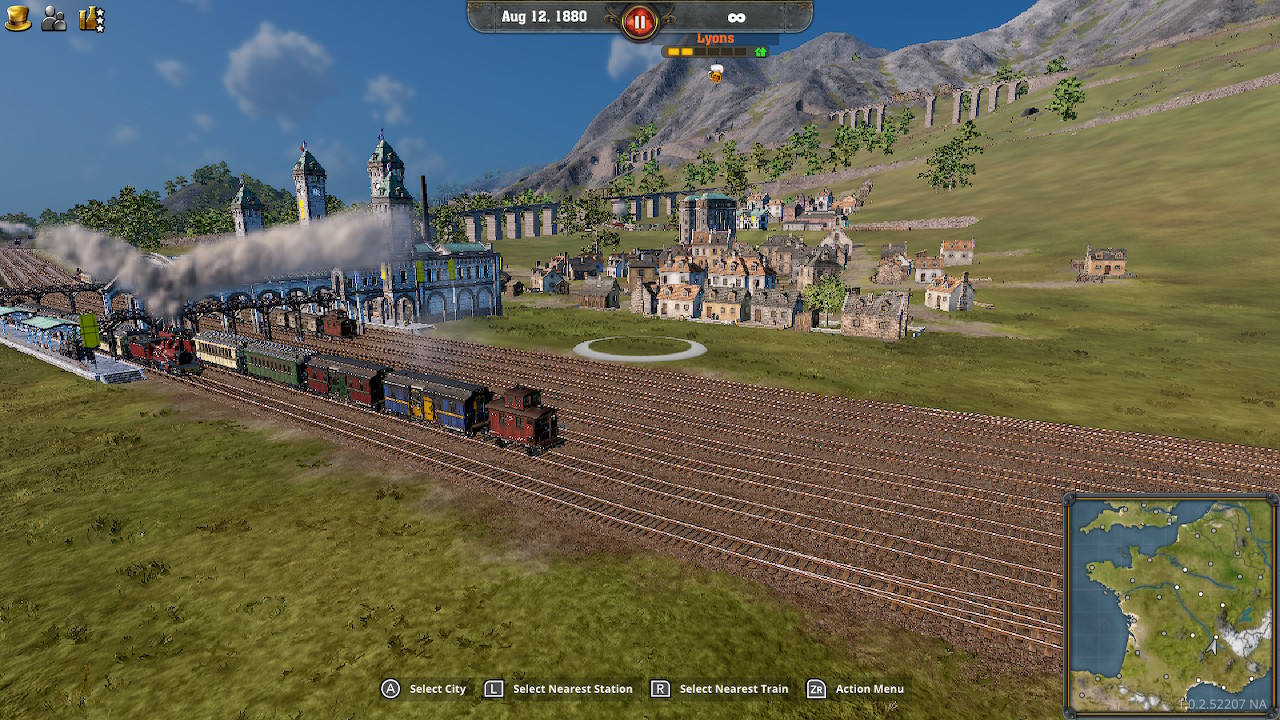
Task: Click the bottle with stars goods icon
Action: coord(91,17)
